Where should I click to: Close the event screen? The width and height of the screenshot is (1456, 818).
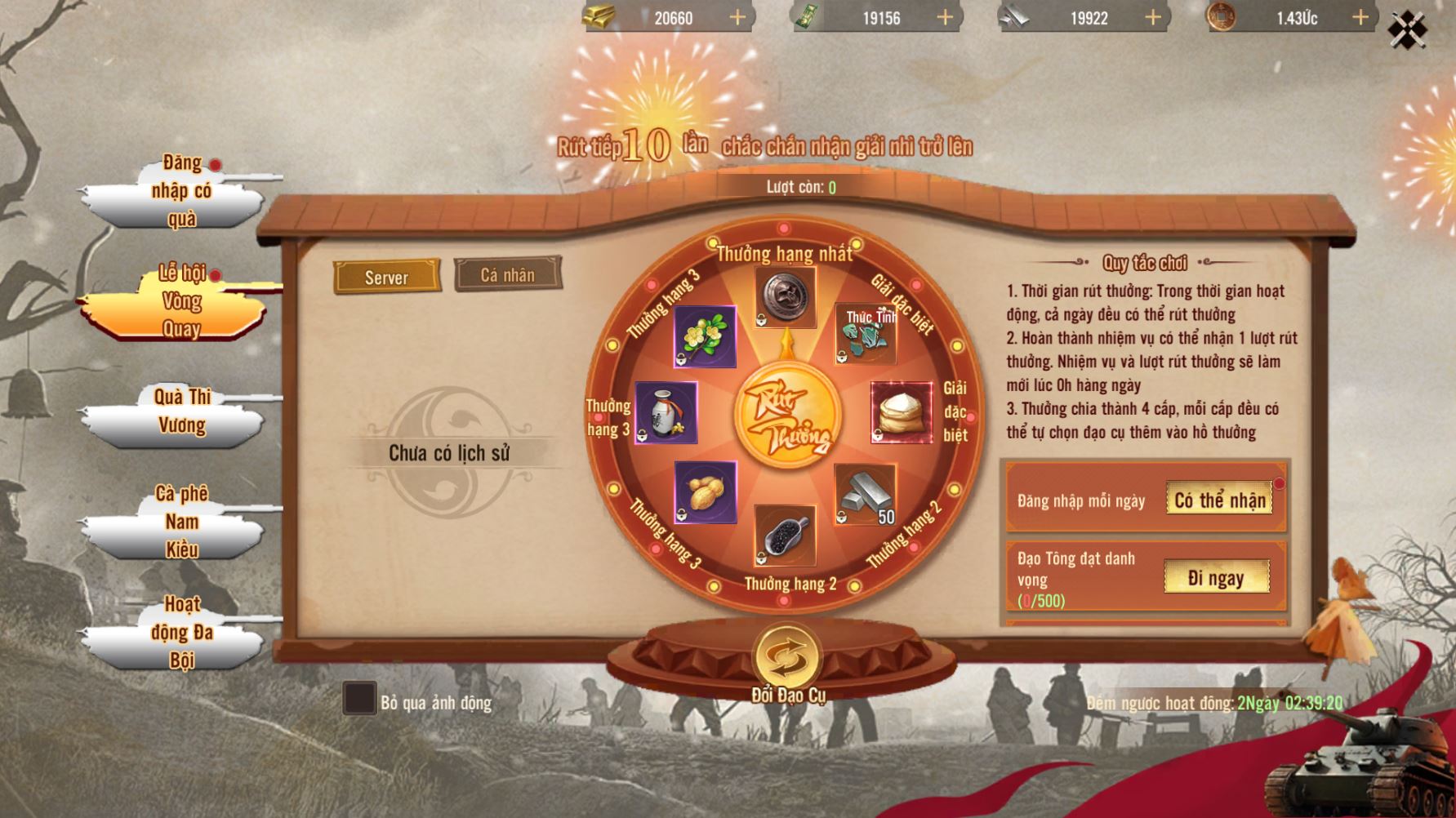(1407, 30)
